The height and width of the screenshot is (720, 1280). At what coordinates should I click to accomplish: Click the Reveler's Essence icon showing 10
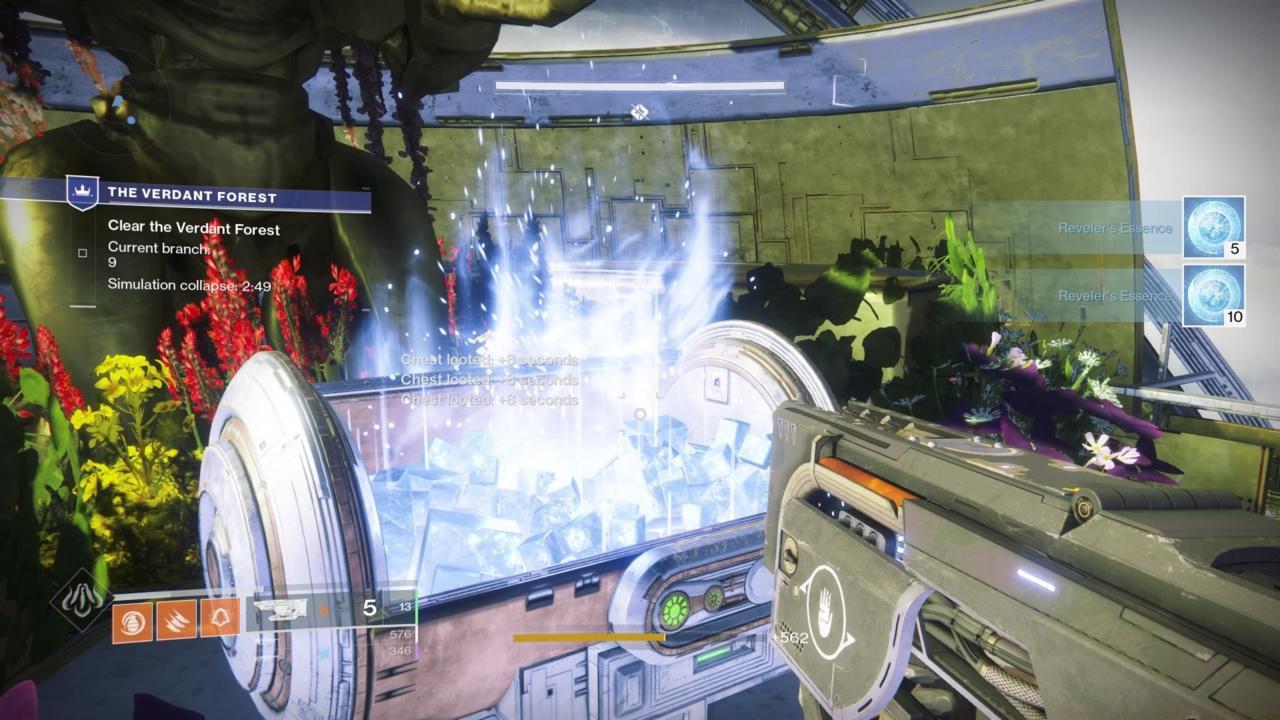1214,295
